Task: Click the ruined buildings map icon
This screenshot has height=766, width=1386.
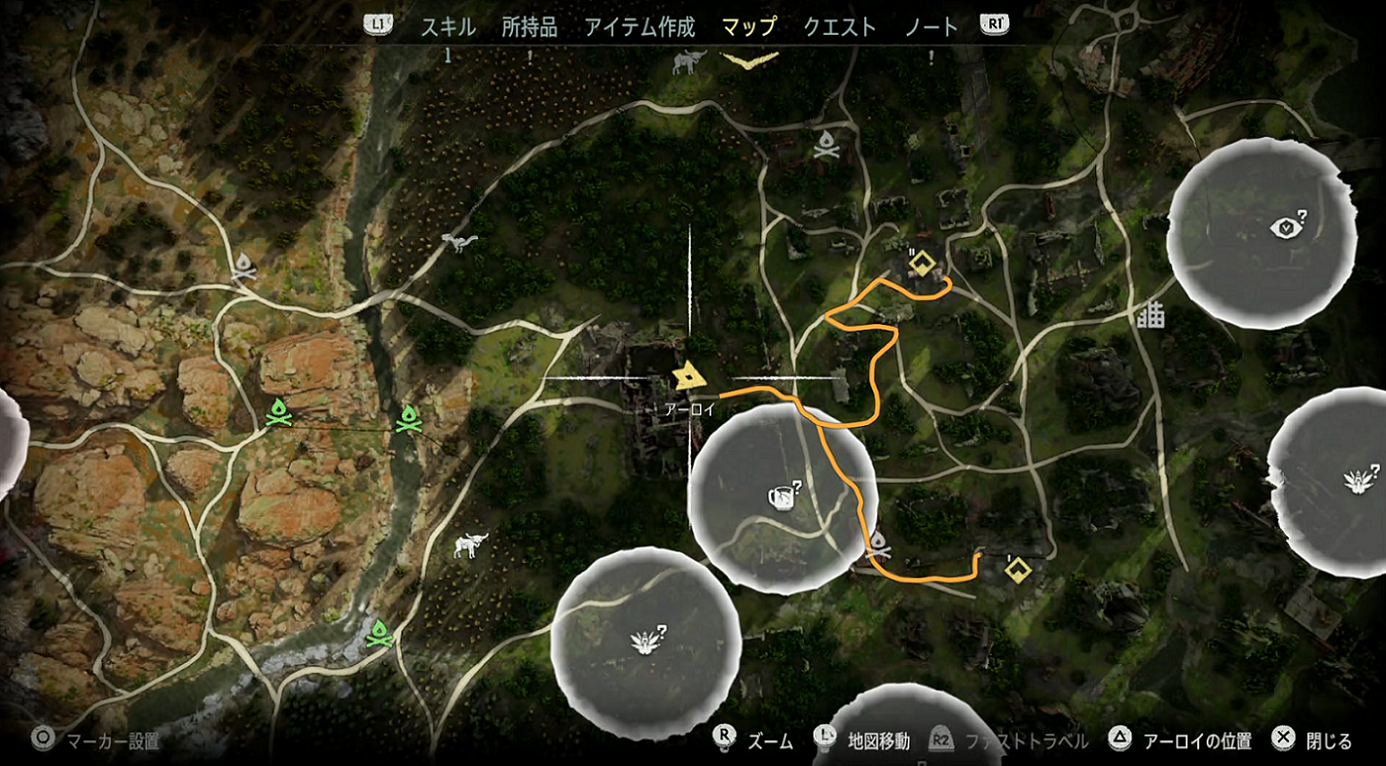Action: [x=1151, y=316]
